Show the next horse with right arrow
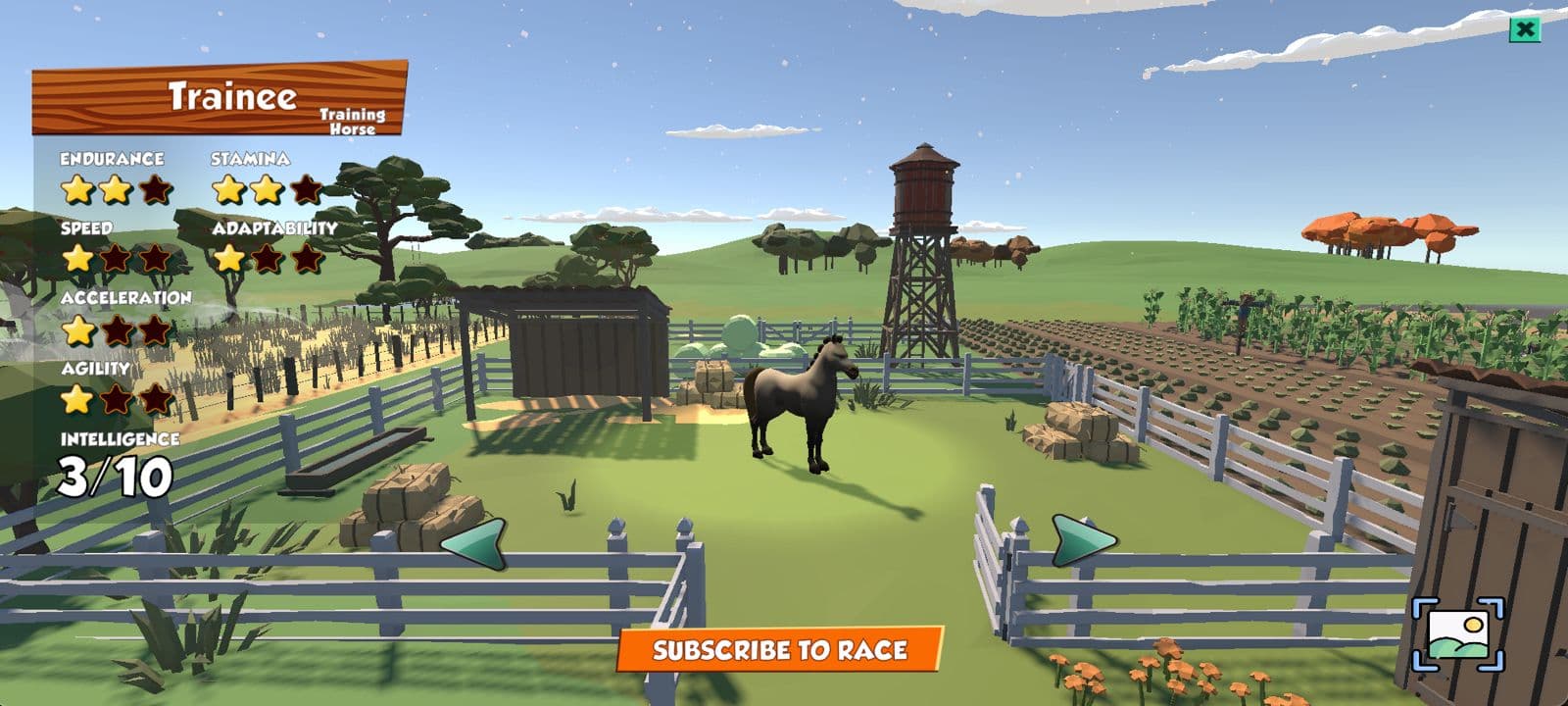 pyautogui.click(x=1081, y=539)
